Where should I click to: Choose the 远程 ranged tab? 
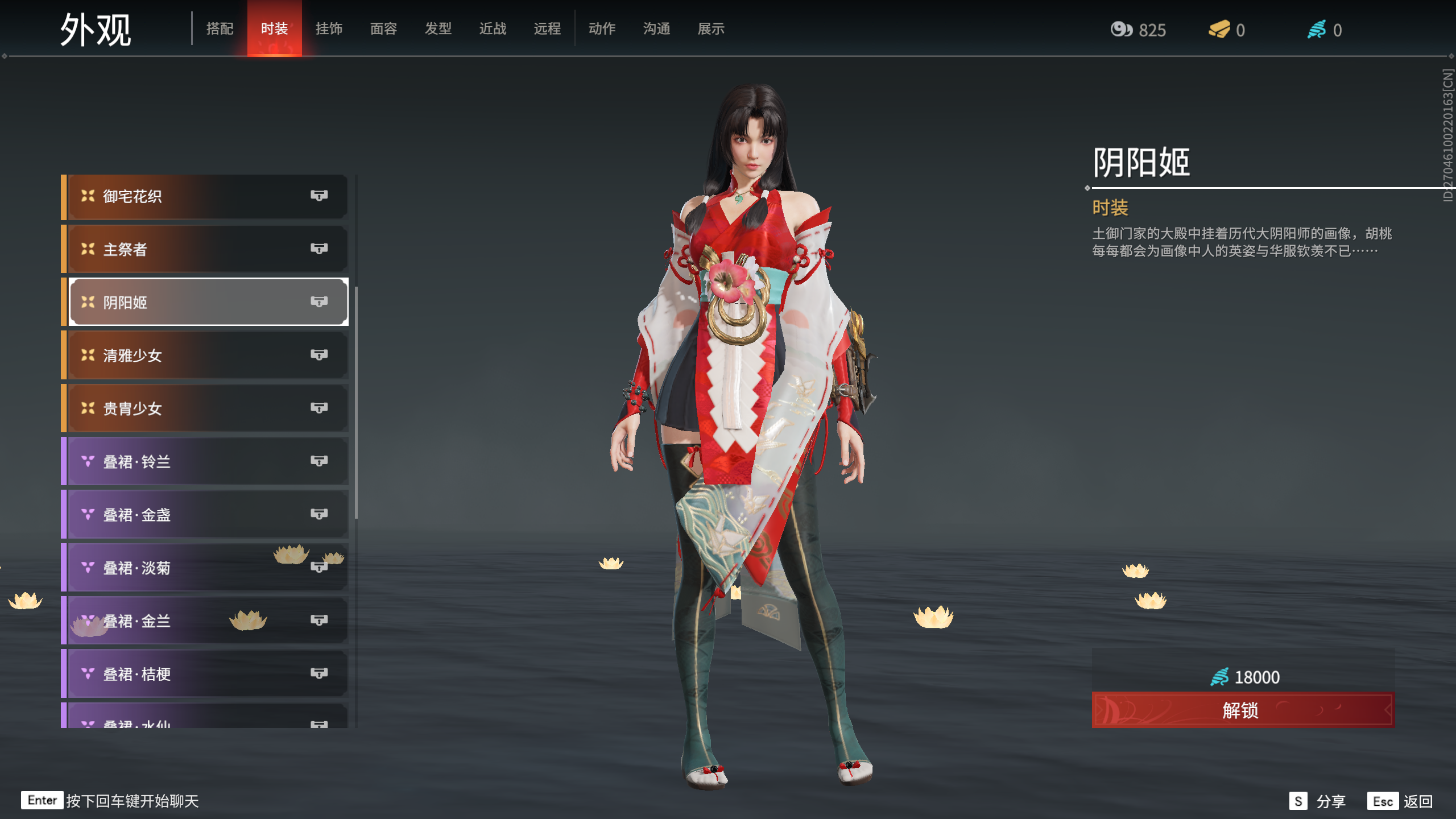547,28
